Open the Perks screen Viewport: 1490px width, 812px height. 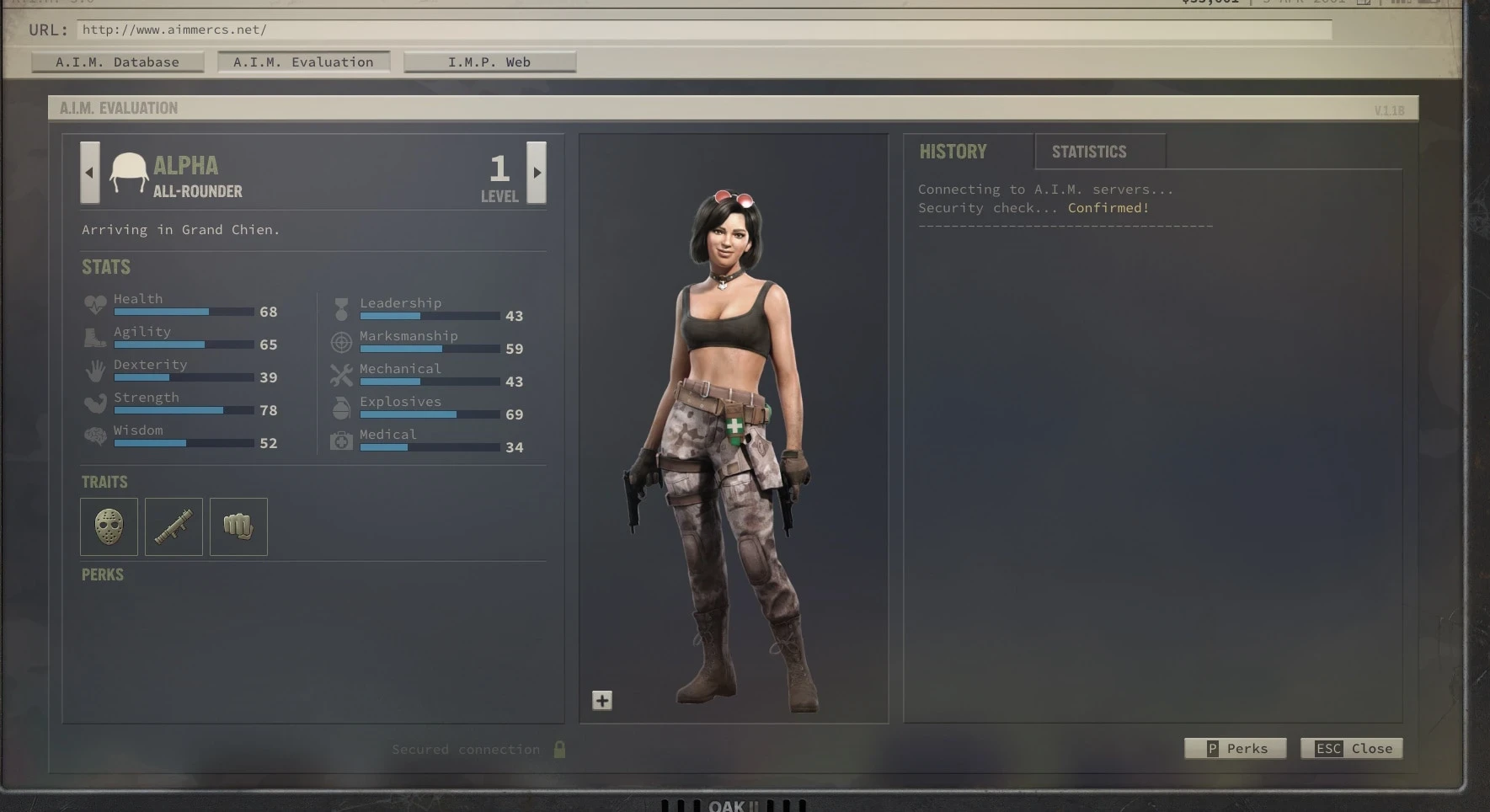point(1234,748)
